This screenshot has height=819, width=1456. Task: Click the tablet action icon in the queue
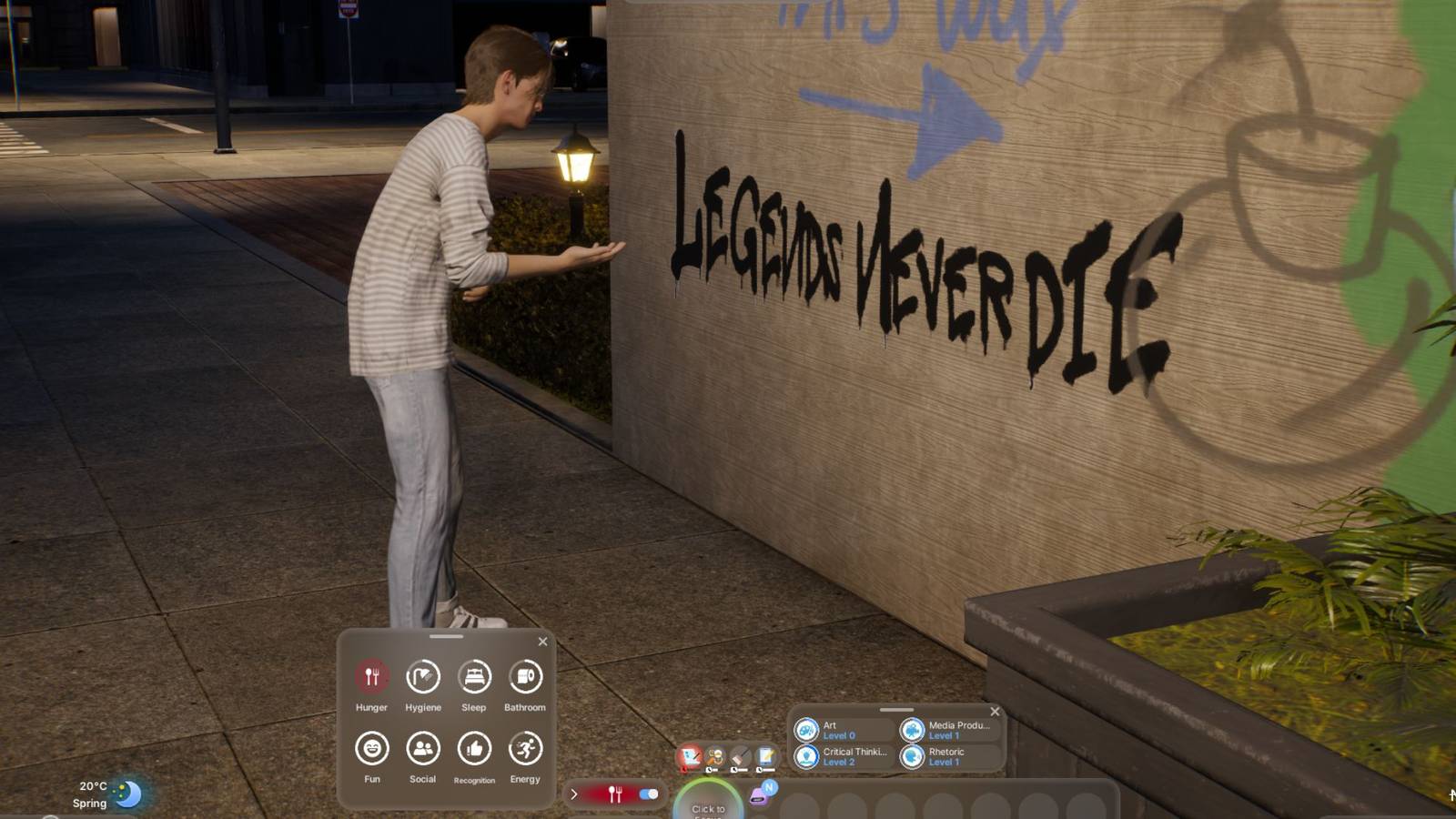765,757
